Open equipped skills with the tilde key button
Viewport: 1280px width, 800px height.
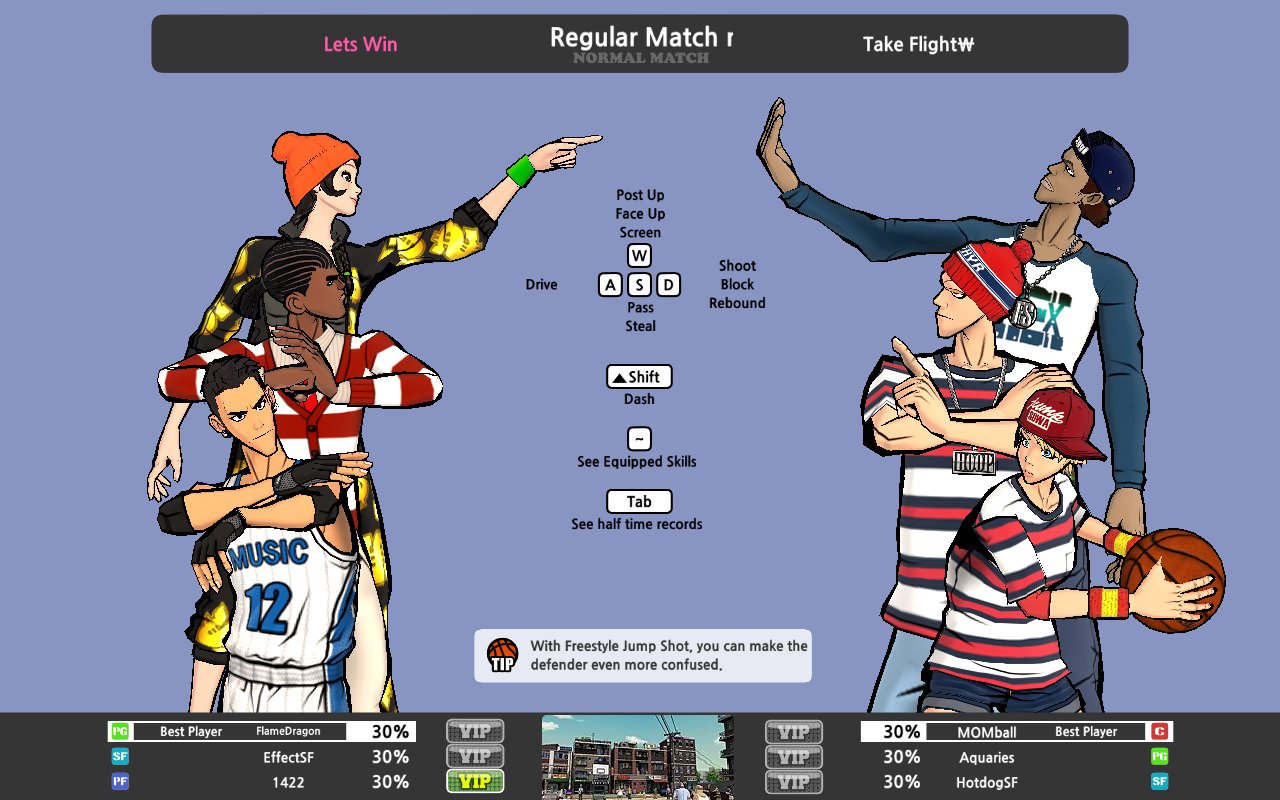click(638, 439)
